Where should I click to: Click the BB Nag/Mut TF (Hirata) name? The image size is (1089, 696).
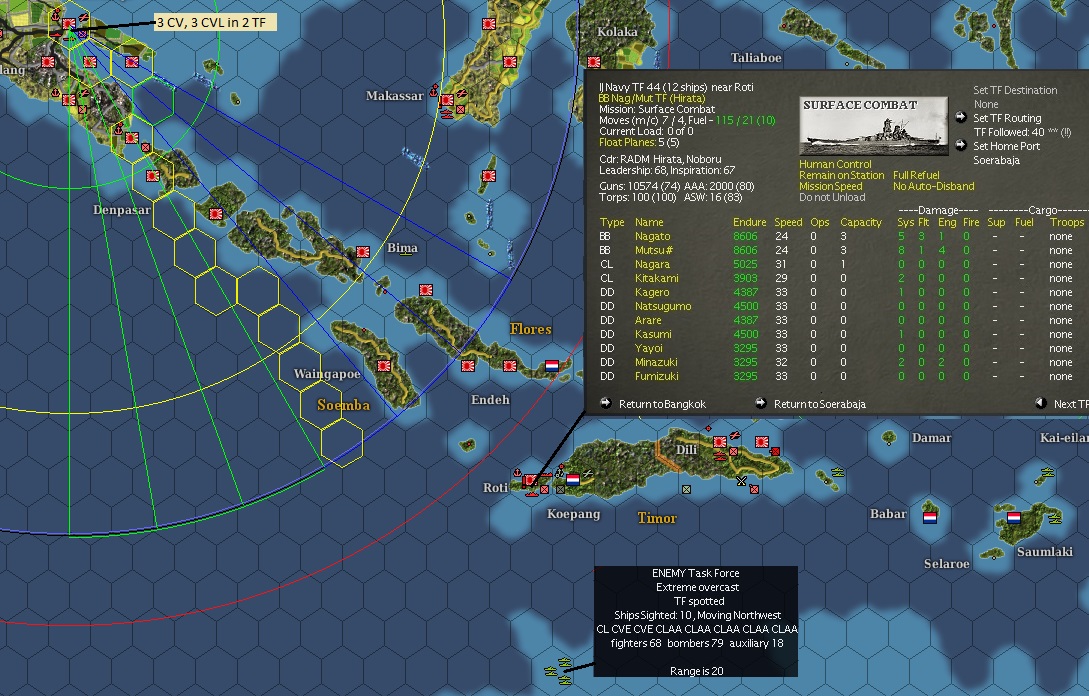pyautogui.click(x=651, y=99)
